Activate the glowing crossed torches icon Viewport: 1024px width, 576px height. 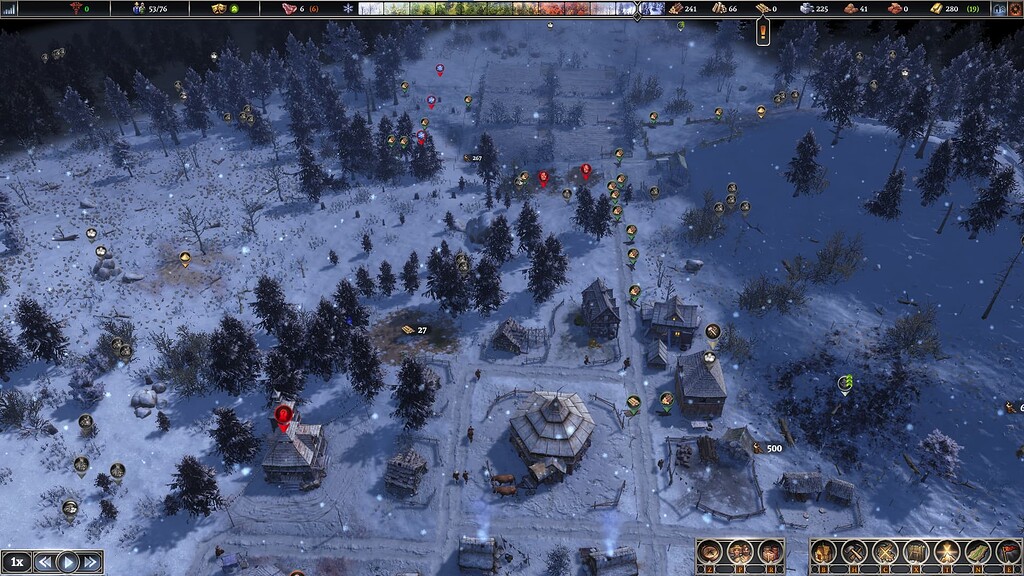point(946,551)
